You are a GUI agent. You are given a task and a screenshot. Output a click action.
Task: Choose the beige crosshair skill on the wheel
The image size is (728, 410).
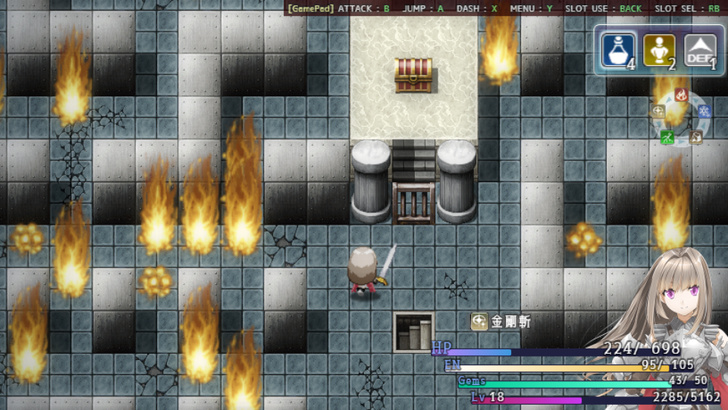658,112
